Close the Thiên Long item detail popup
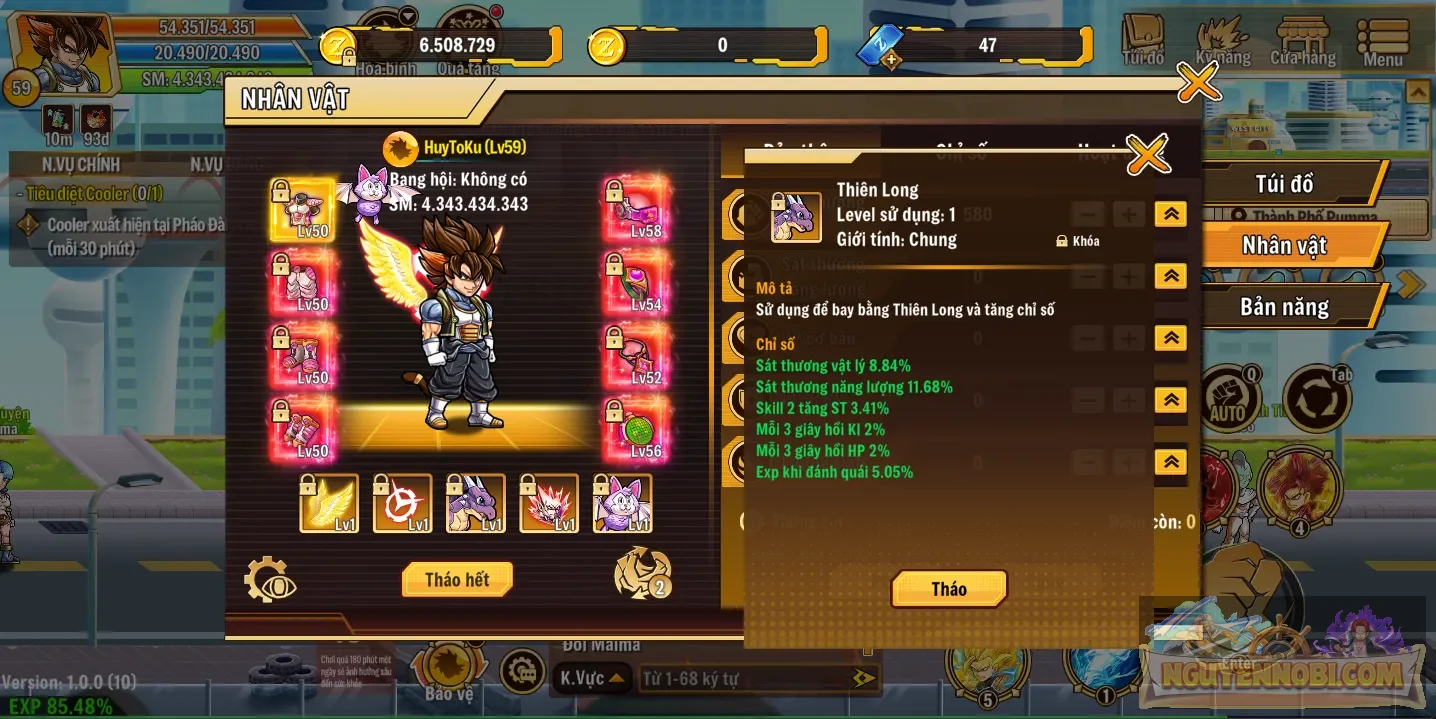 [x=1147, y=154]
